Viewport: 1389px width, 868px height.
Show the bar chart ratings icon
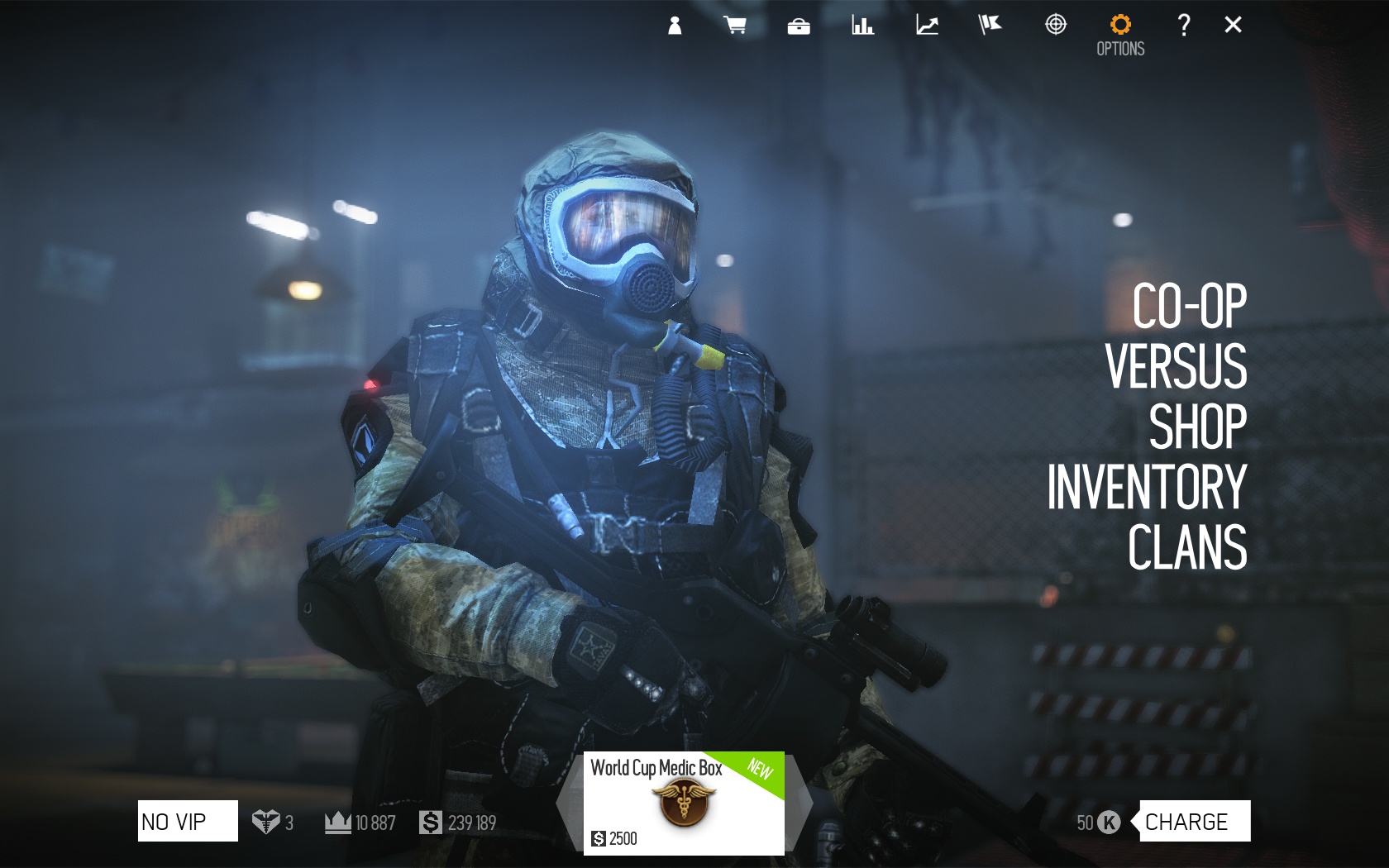tap(862, 26)
